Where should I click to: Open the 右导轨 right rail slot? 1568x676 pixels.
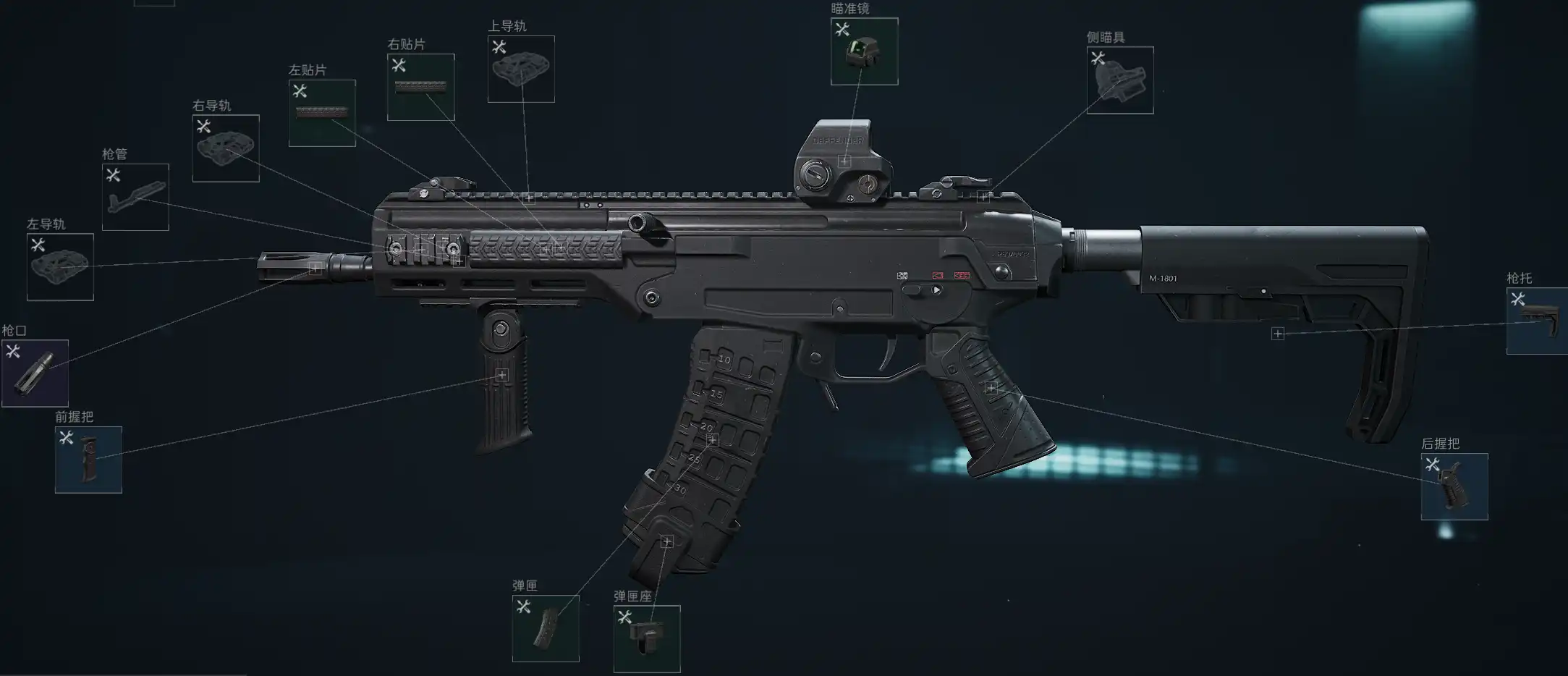click(x=226, y=148)
